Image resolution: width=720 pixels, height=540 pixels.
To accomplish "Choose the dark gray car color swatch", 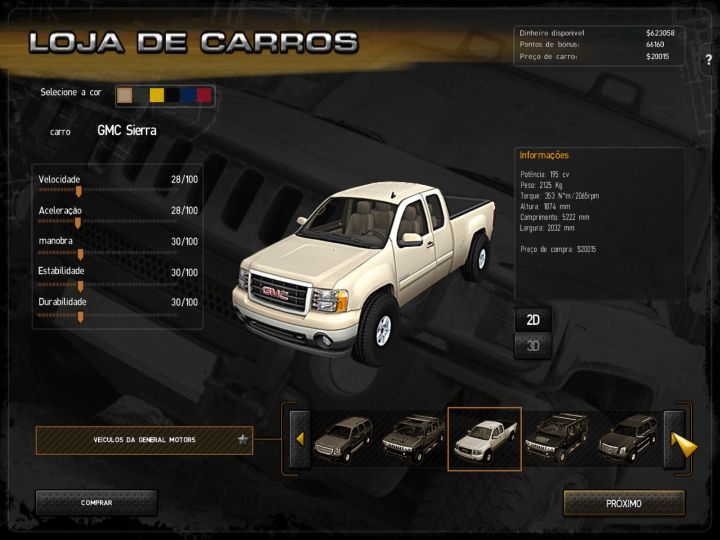I will (141, 95).
